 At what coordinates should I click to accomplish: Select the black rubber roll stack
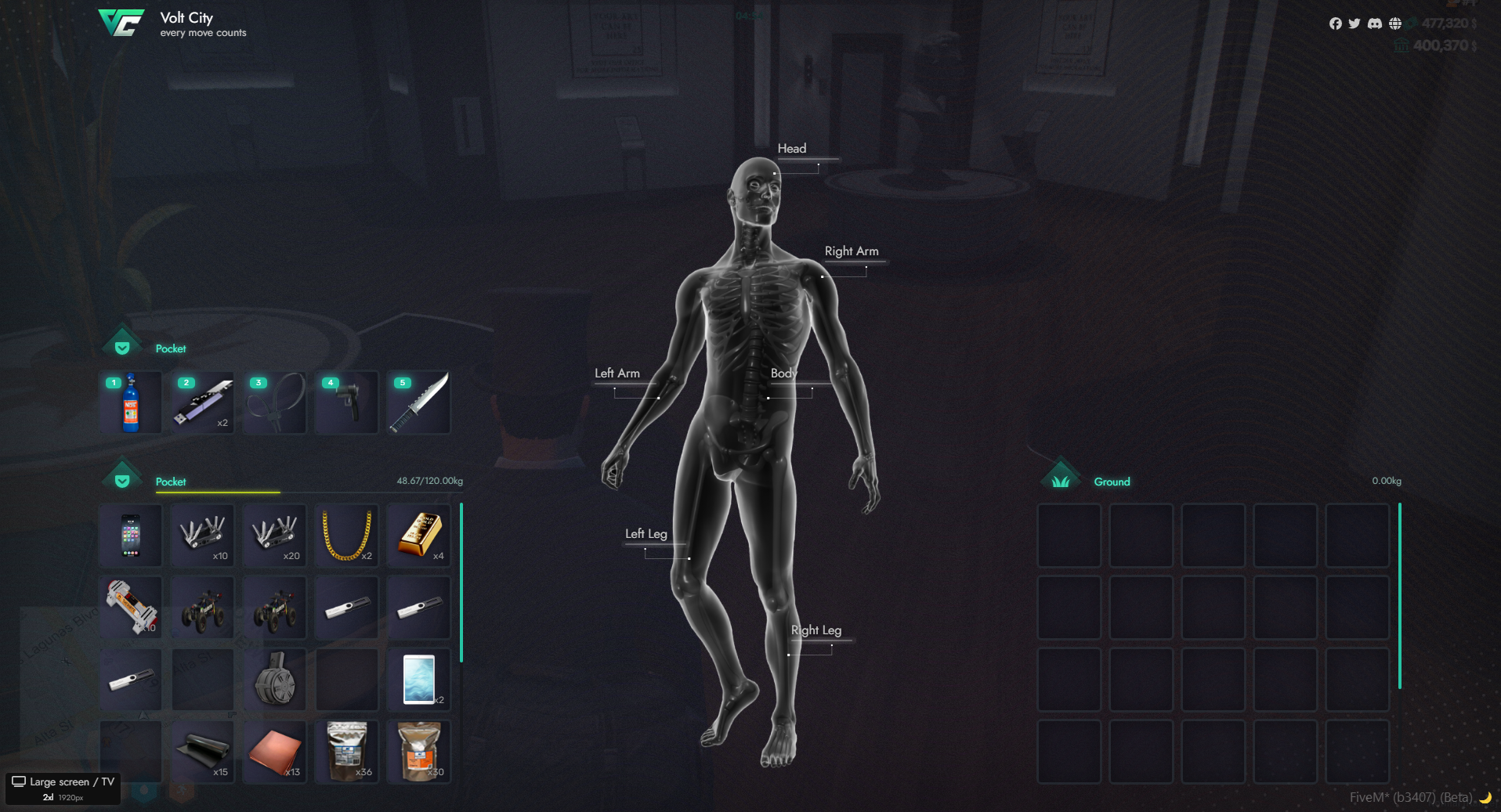coord(203,752)
